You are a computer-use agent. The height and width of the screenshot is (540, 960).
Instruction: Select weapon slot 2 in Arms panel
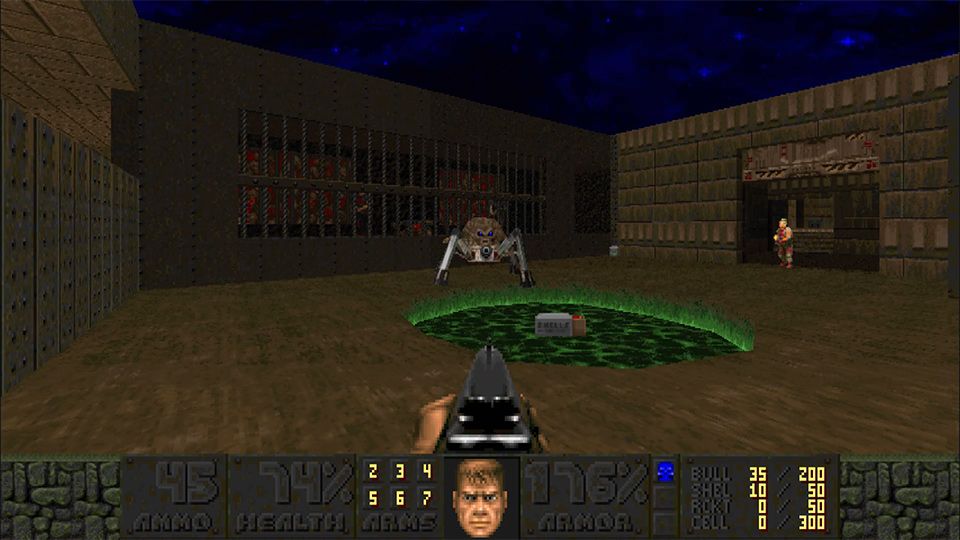(372, 472)
